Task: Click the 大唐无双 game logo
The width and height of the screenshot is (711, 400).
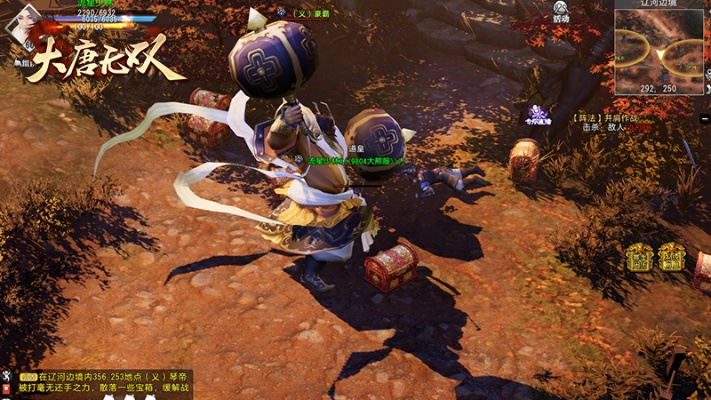Action: [x=107, y=62]
